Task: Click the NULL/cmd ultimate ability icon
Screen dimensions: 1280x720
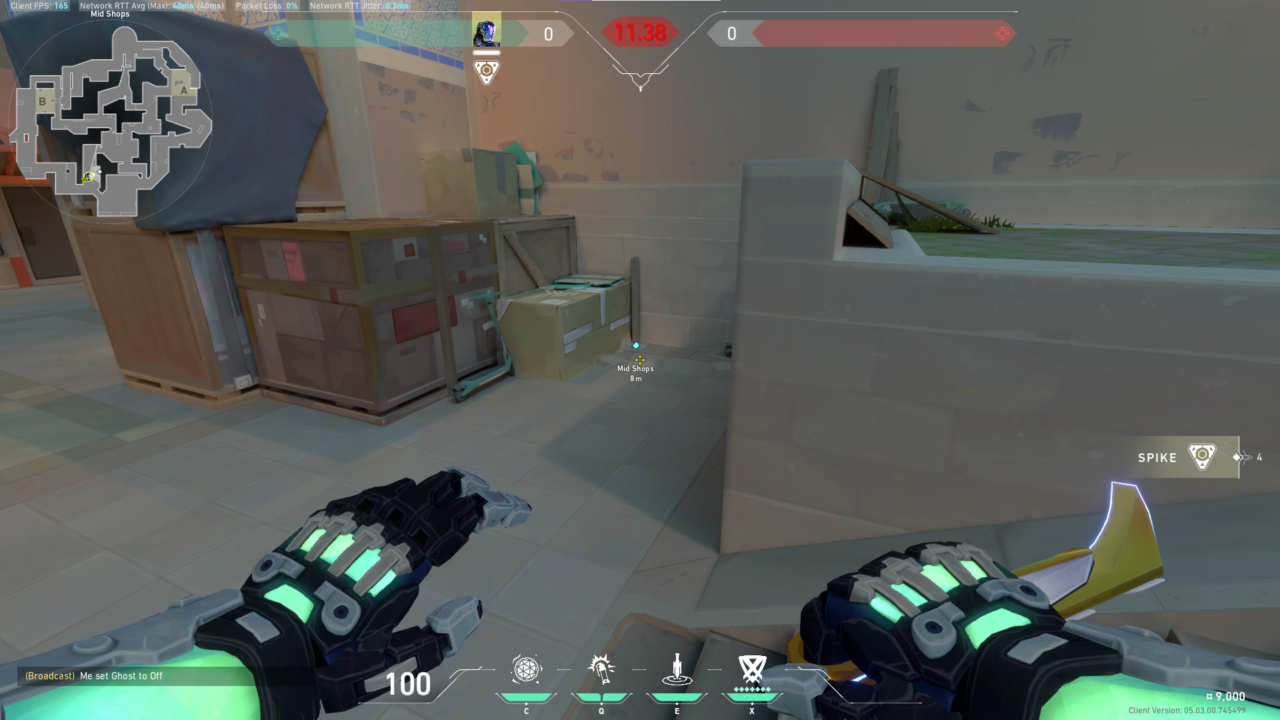Action: pyautogui.click(x=751, y=670)
